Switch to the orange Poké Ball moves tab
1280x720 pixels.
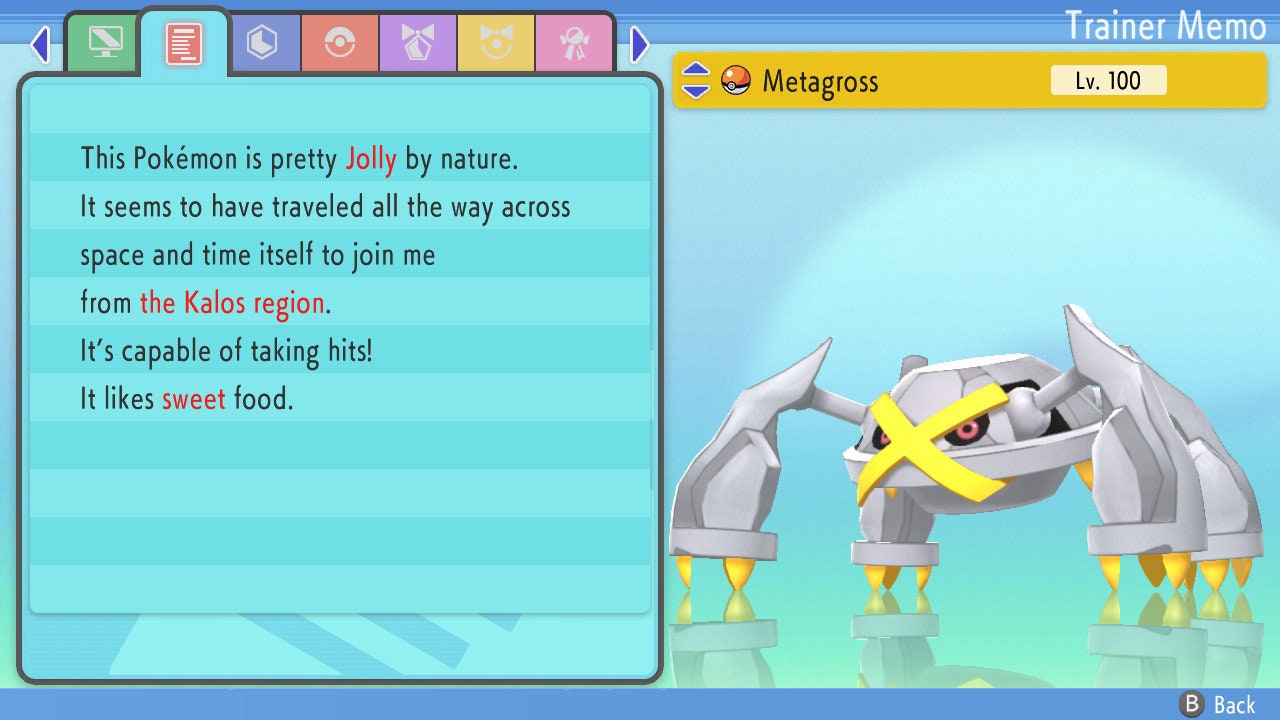(340, 43)
